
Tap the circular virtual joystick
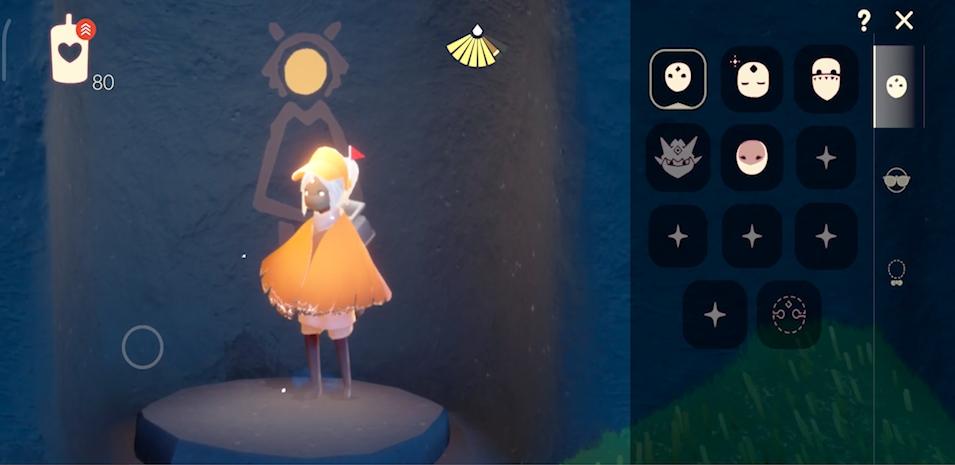142,347
